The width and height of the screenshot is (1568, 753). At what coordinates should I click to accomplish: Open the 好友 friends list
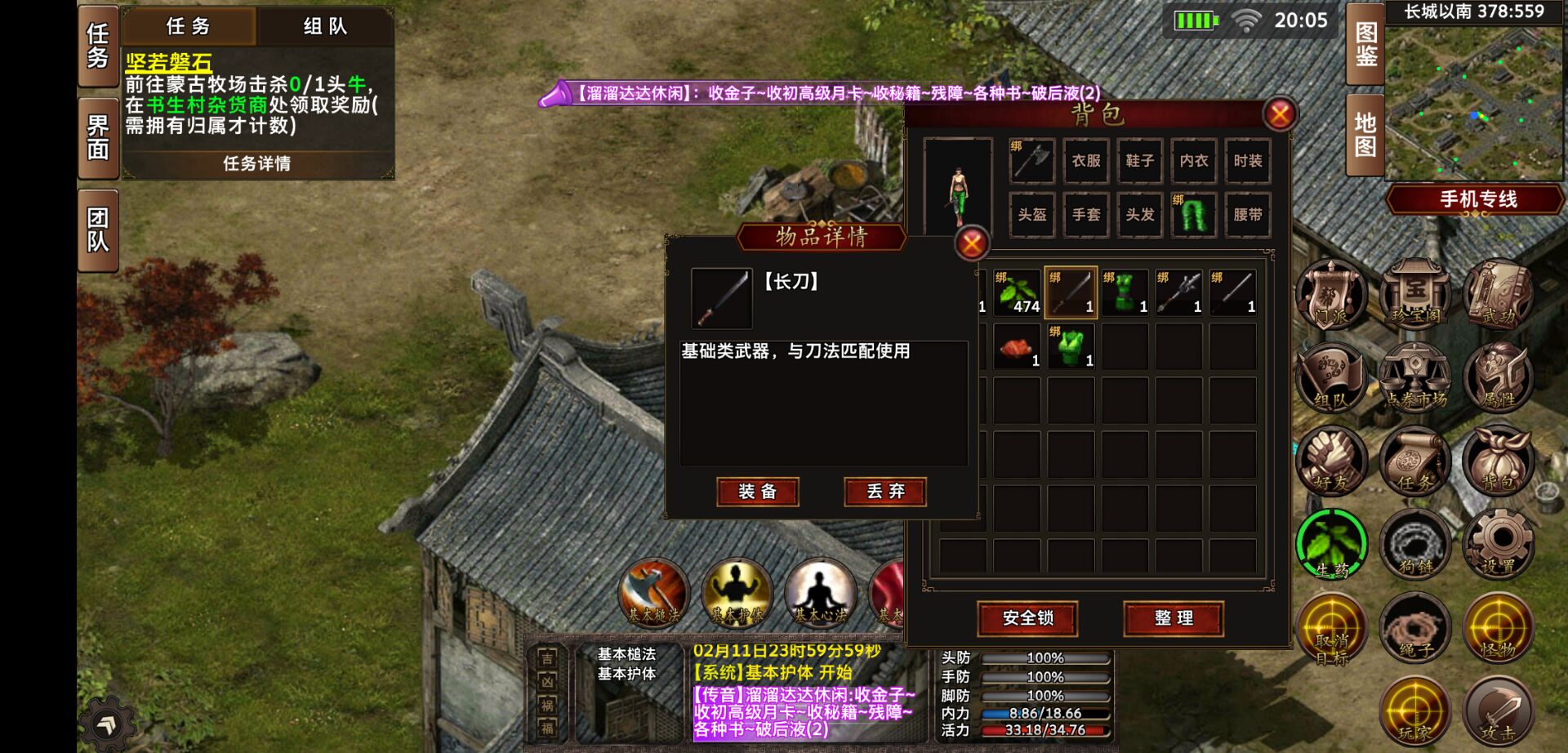[x=1331, y=460]
